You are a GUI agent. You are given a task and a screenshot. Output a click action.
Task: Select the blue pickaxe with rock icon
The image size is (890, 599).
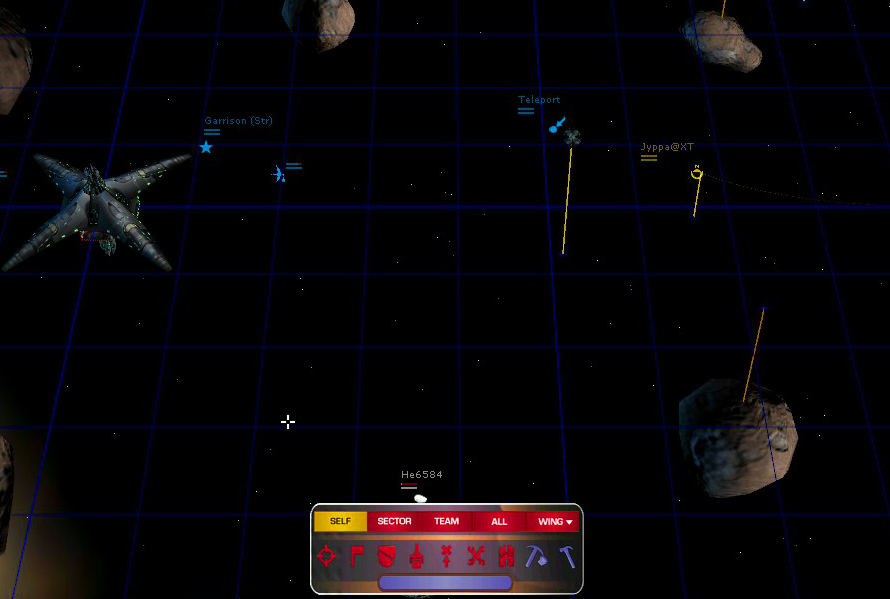coord(536,556)
